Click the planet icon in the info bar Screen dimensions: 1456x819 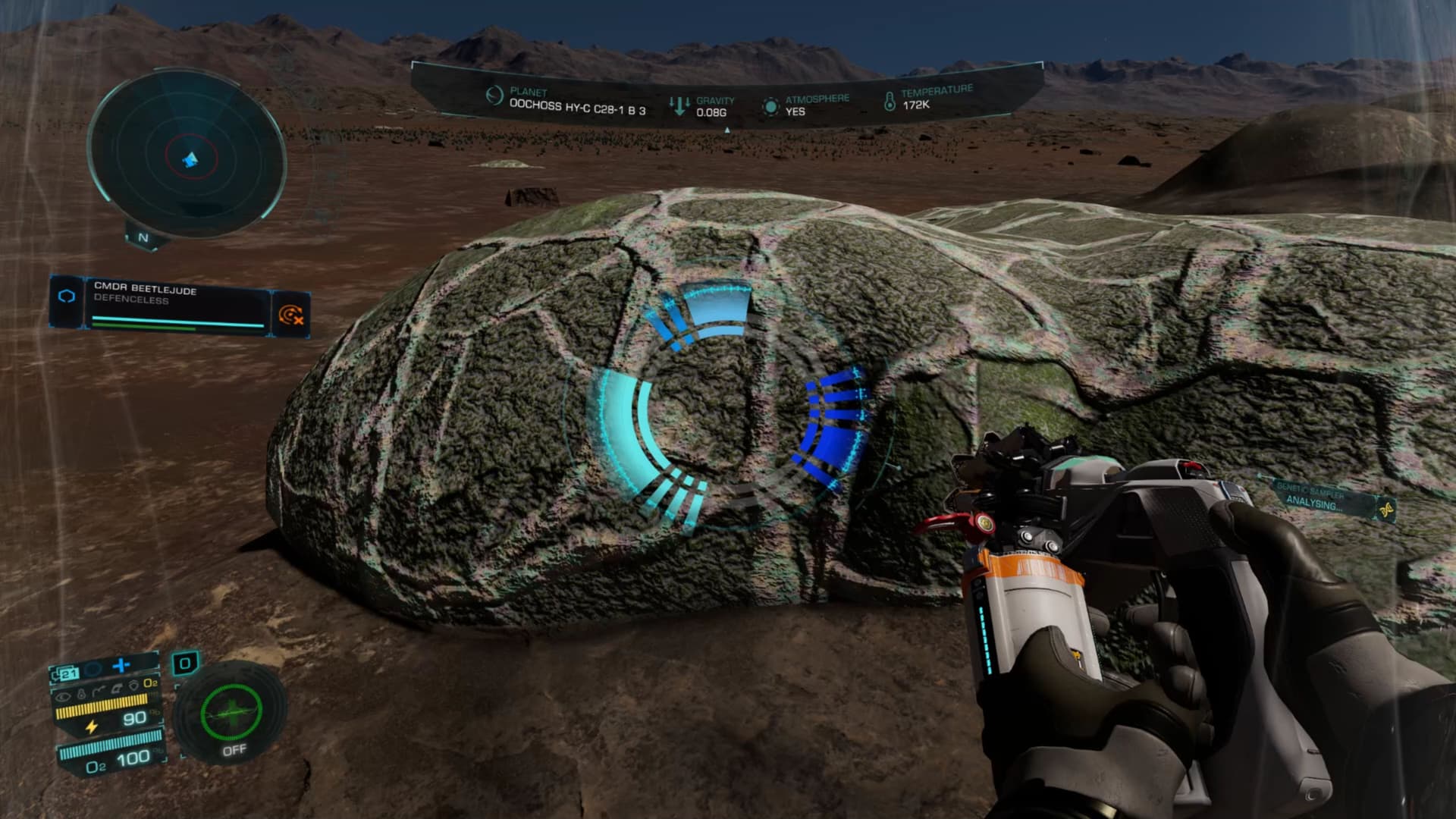click(494, 96)
